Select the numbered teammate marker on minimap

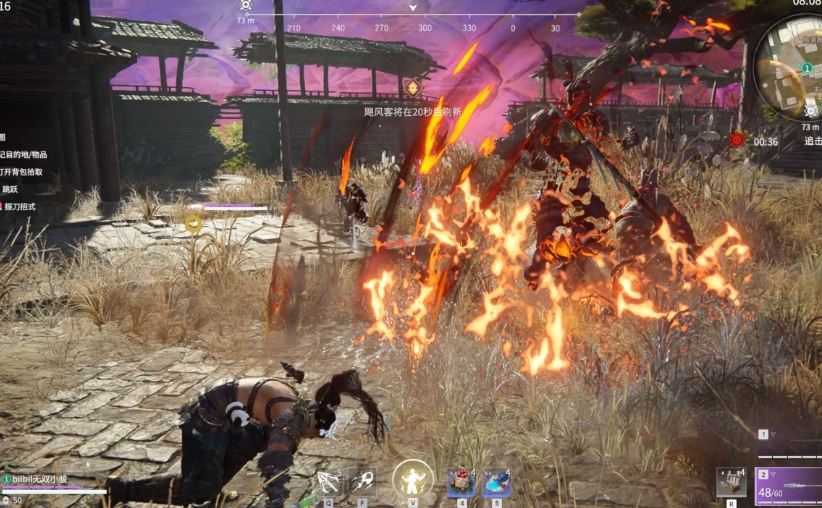click(x=806, y=68)
